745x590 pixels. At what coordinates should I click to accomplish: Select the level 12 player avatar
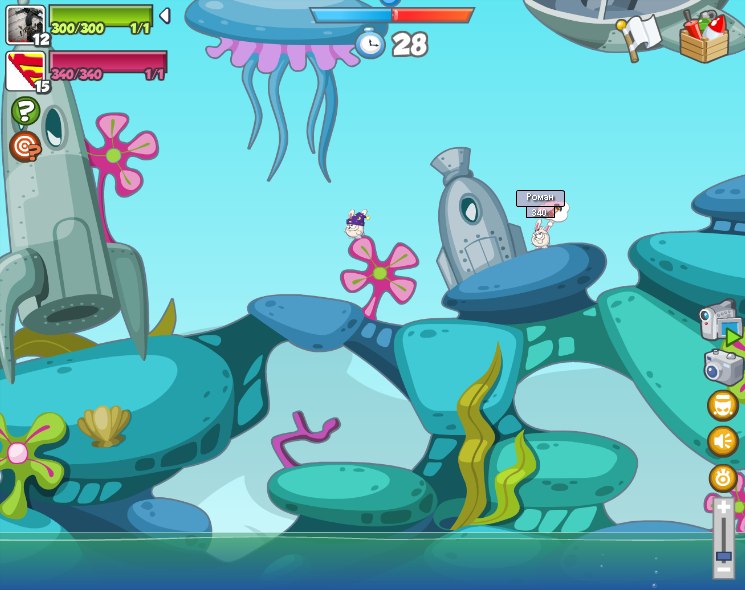coord(25,24)
